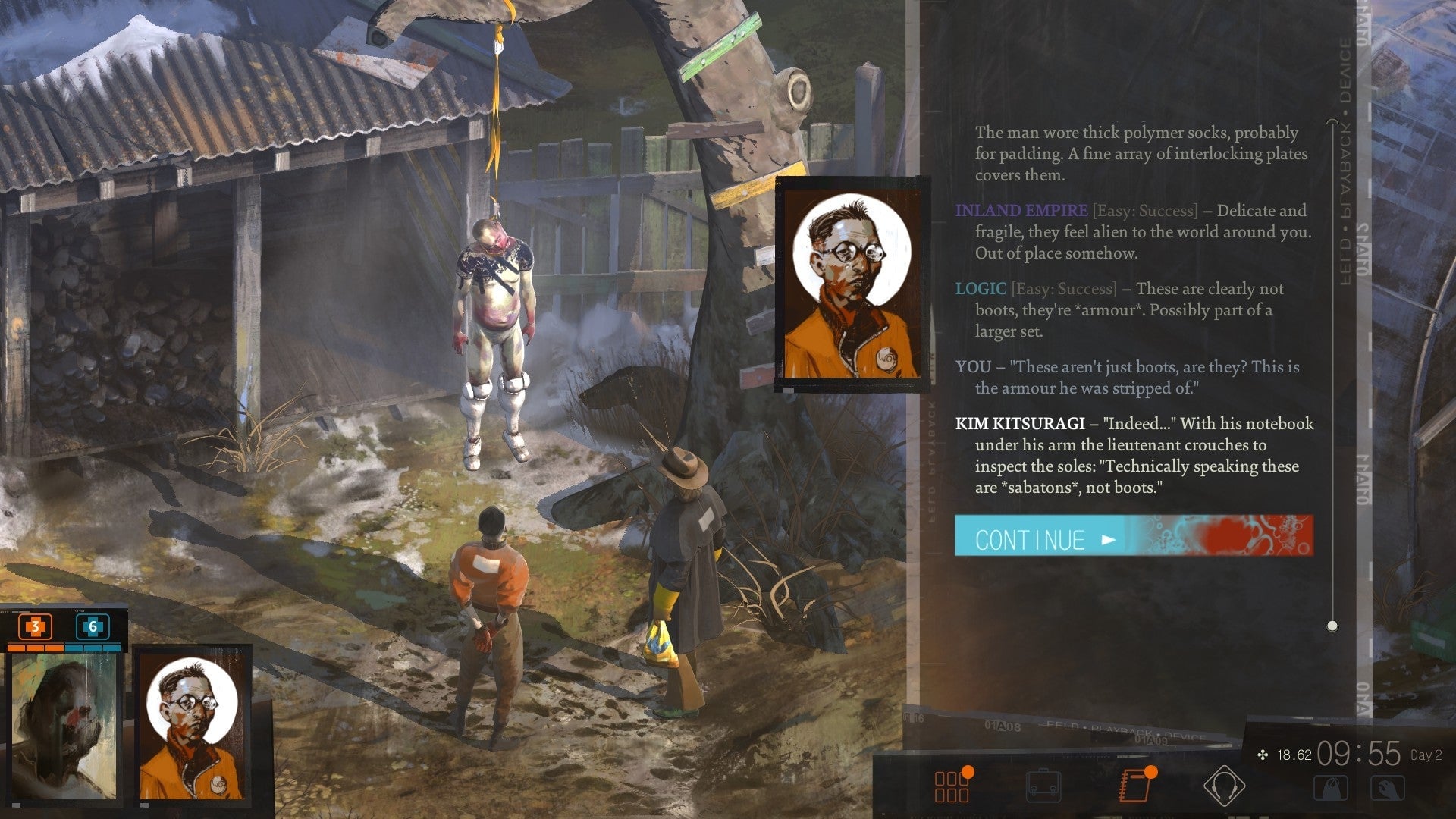The width and height of the screenshot is (1456, 819).
Task: Use the orange health heal button
Action: tap(35, 627)
